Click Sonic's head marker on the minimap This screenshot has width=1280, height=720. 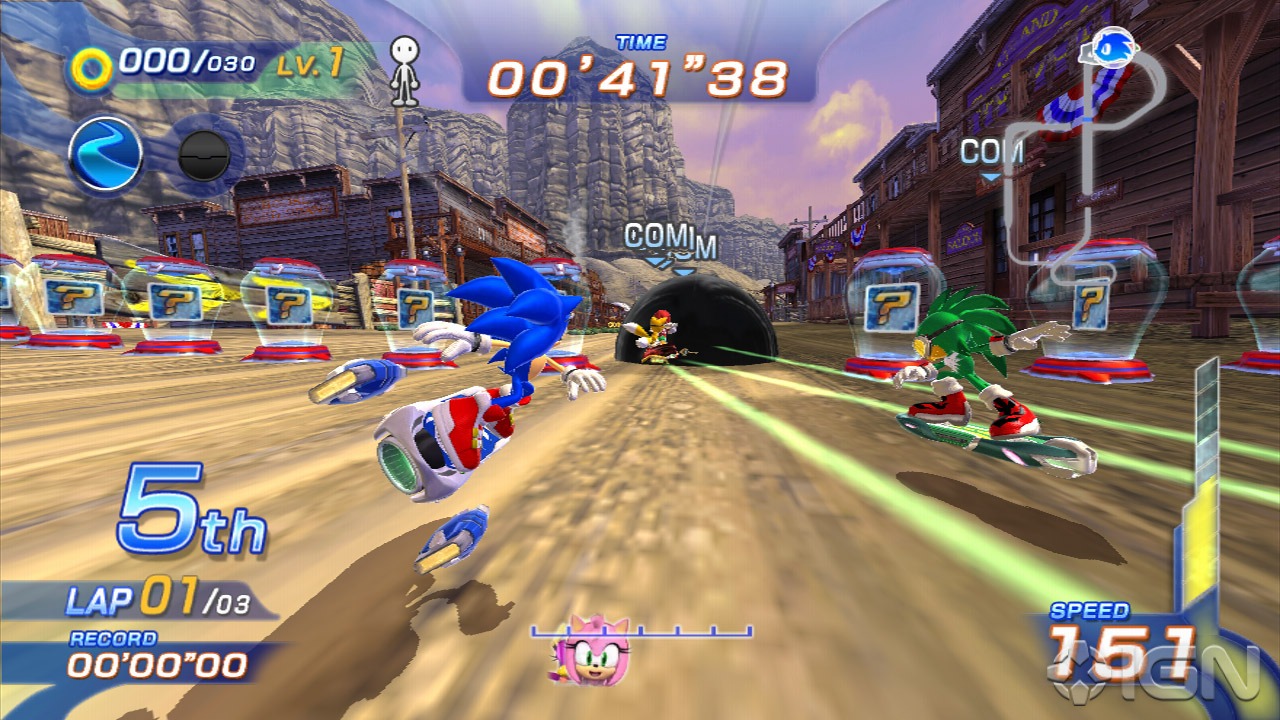[x=1110, y=46]
